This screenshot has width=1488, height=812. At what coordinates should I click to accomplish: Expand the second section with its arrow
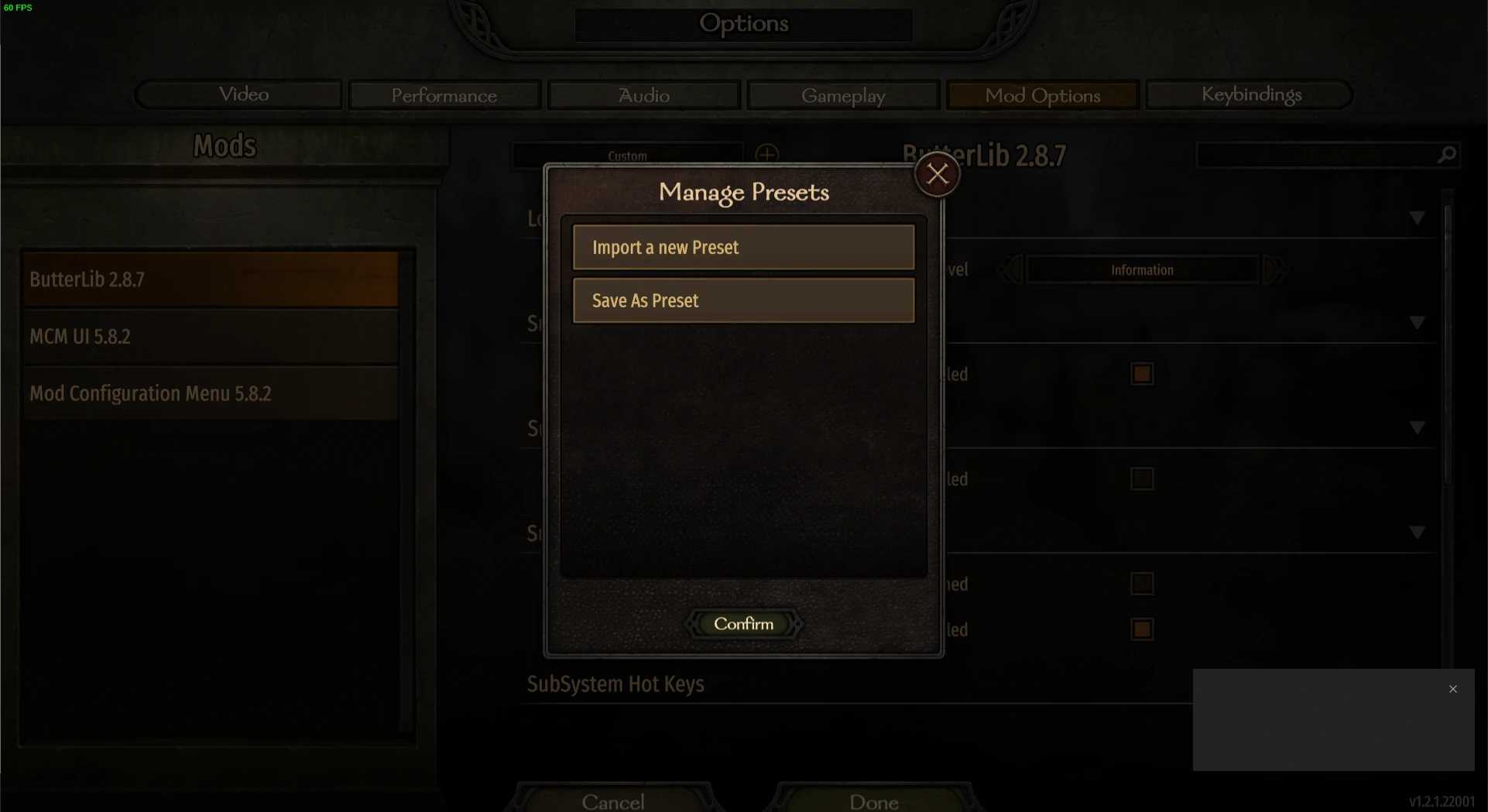pyautogui.click(x=1418, y=323)
